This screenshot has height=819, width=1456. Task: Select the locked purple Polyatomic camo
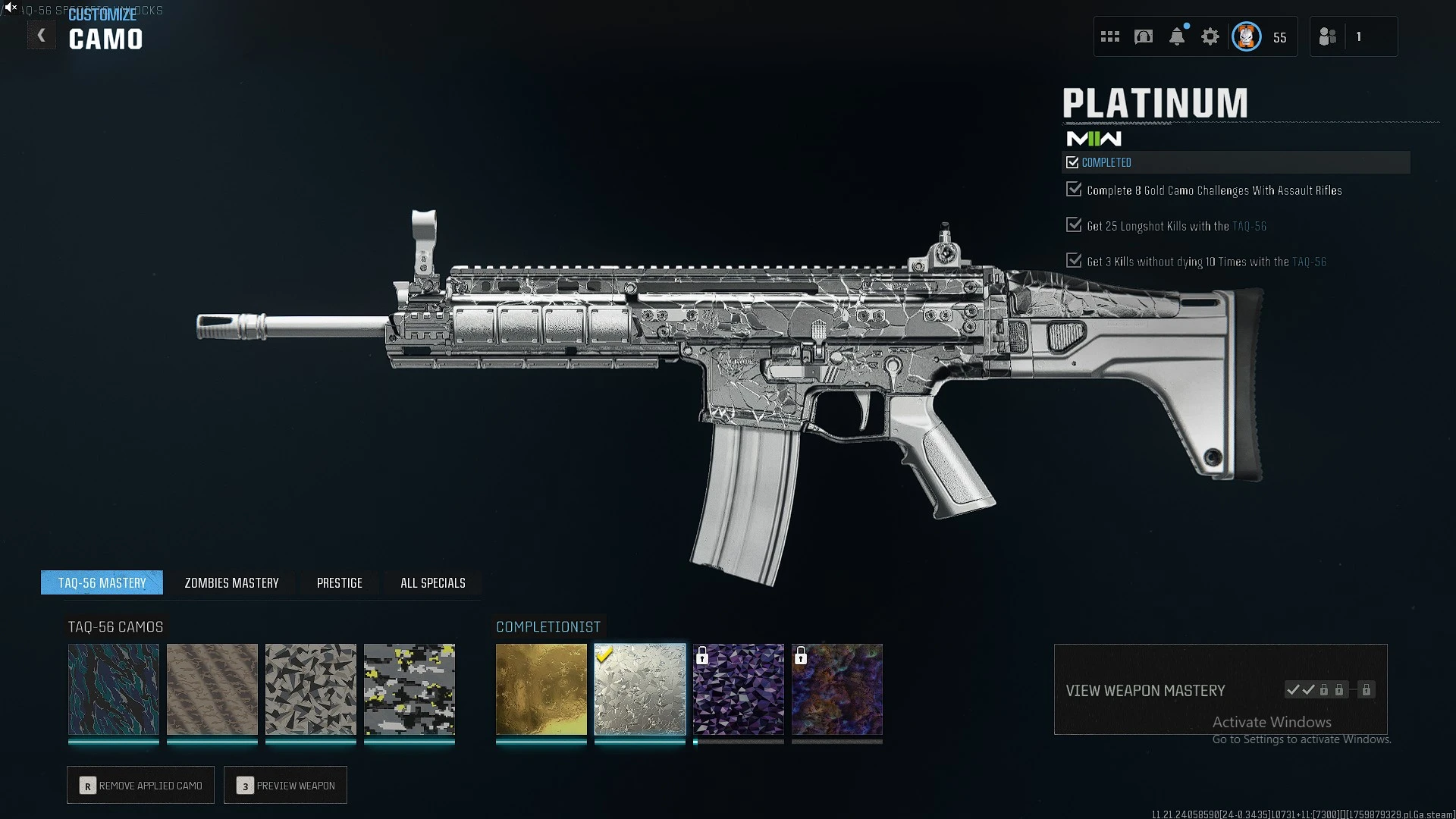739,689
